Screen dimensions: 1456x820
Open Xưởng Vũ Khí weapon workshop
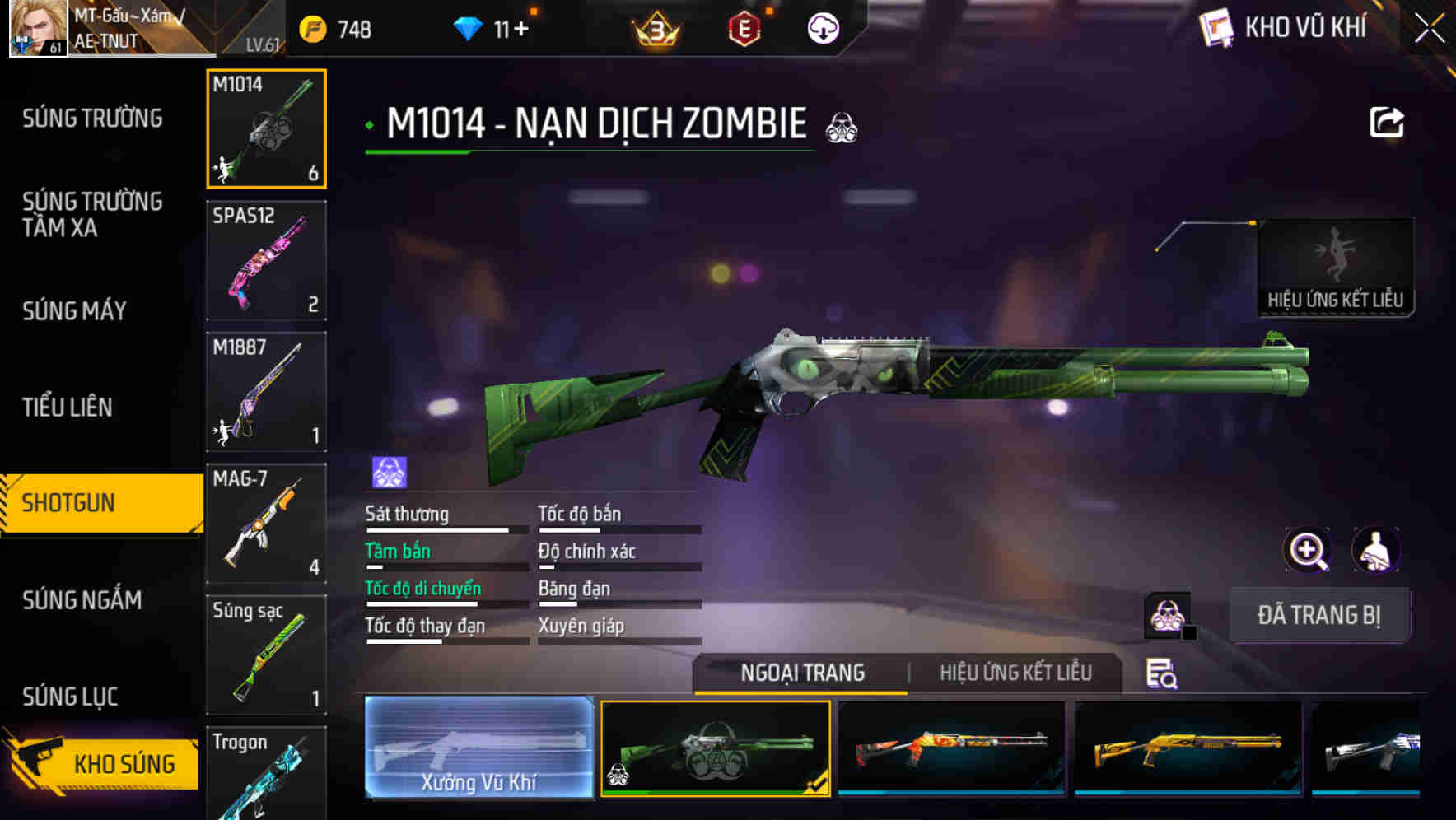(x=478, y=748)
